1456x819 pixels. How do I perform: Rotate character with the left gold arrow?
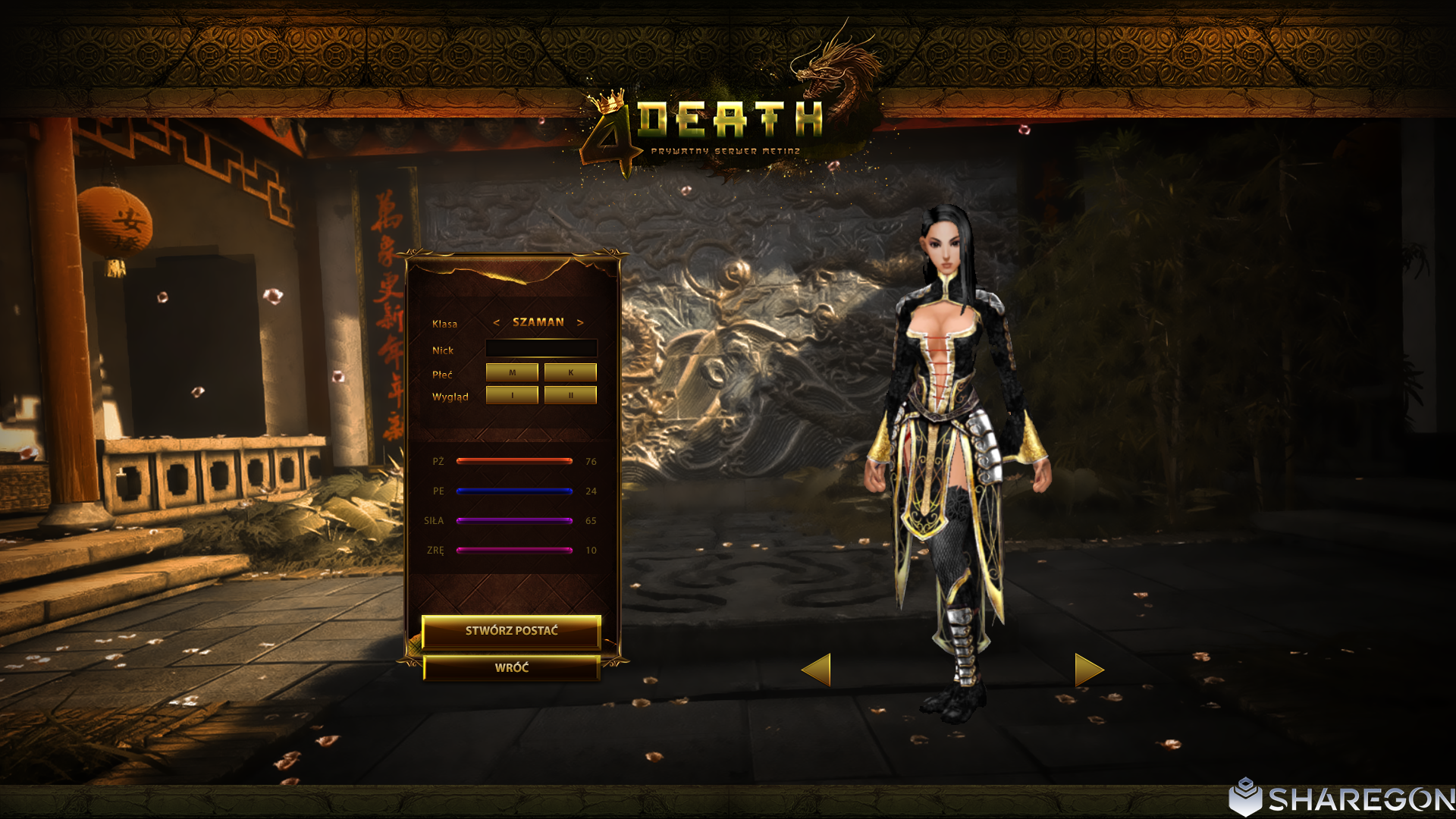(x=817, y=670)
